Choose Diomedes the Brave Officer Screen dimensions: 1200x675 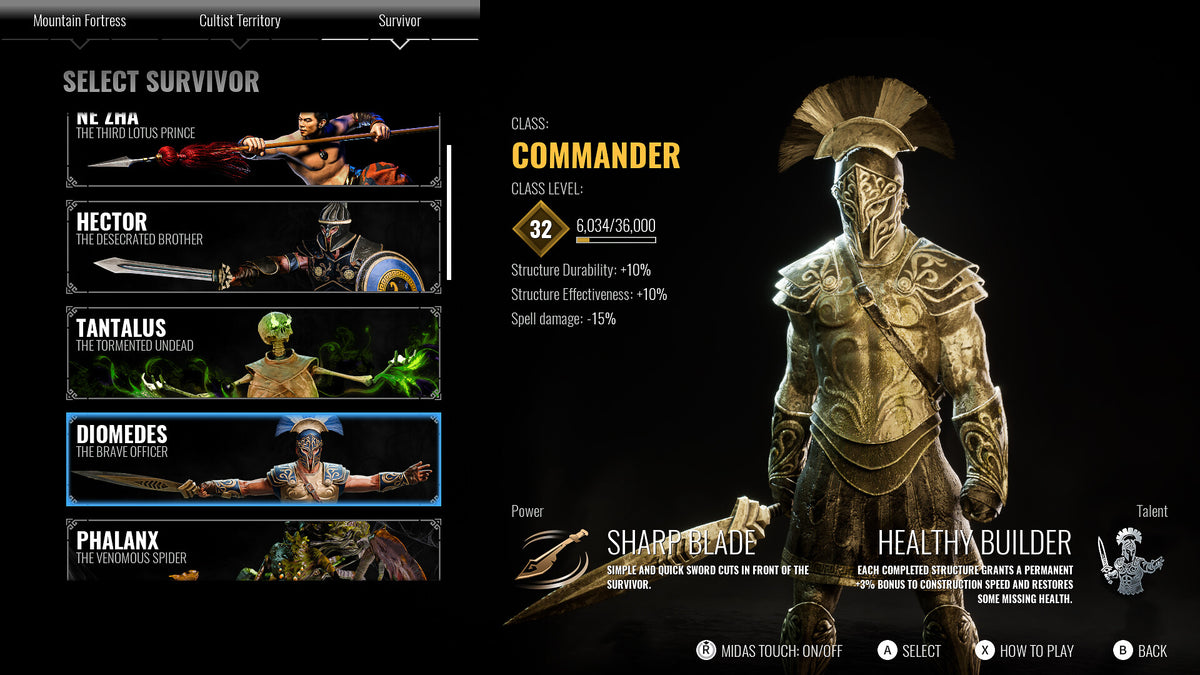(x=253, y=459)
